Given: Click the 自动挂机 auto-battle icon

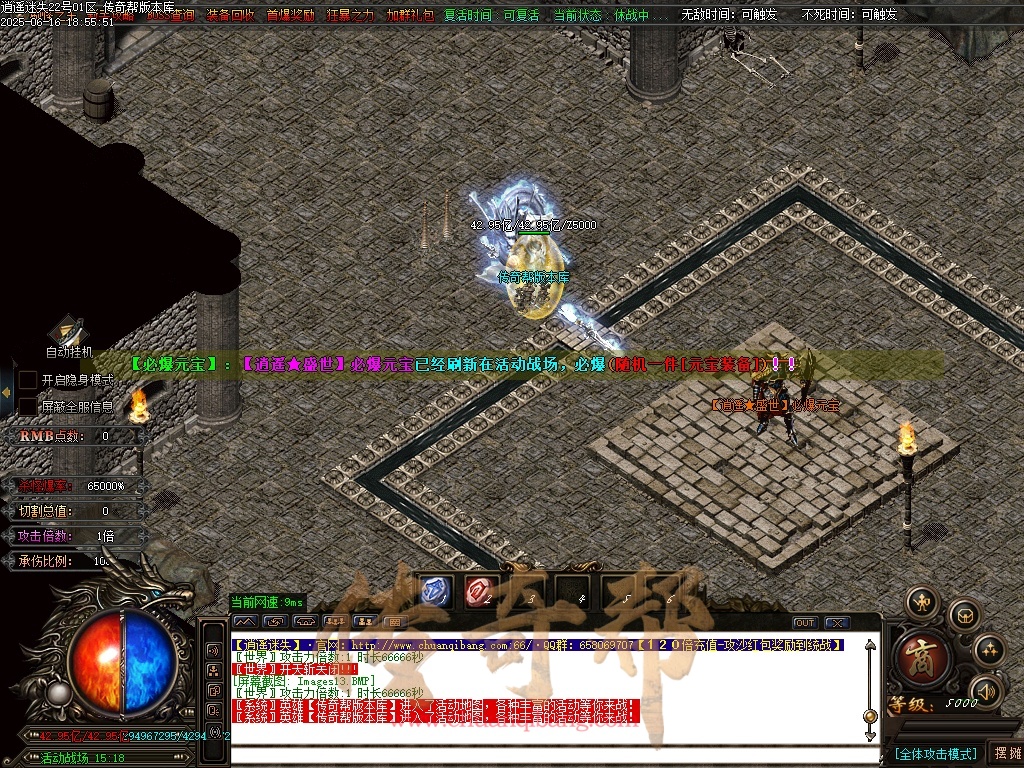Looking at the screenshot, I should [x=68, y=332].
